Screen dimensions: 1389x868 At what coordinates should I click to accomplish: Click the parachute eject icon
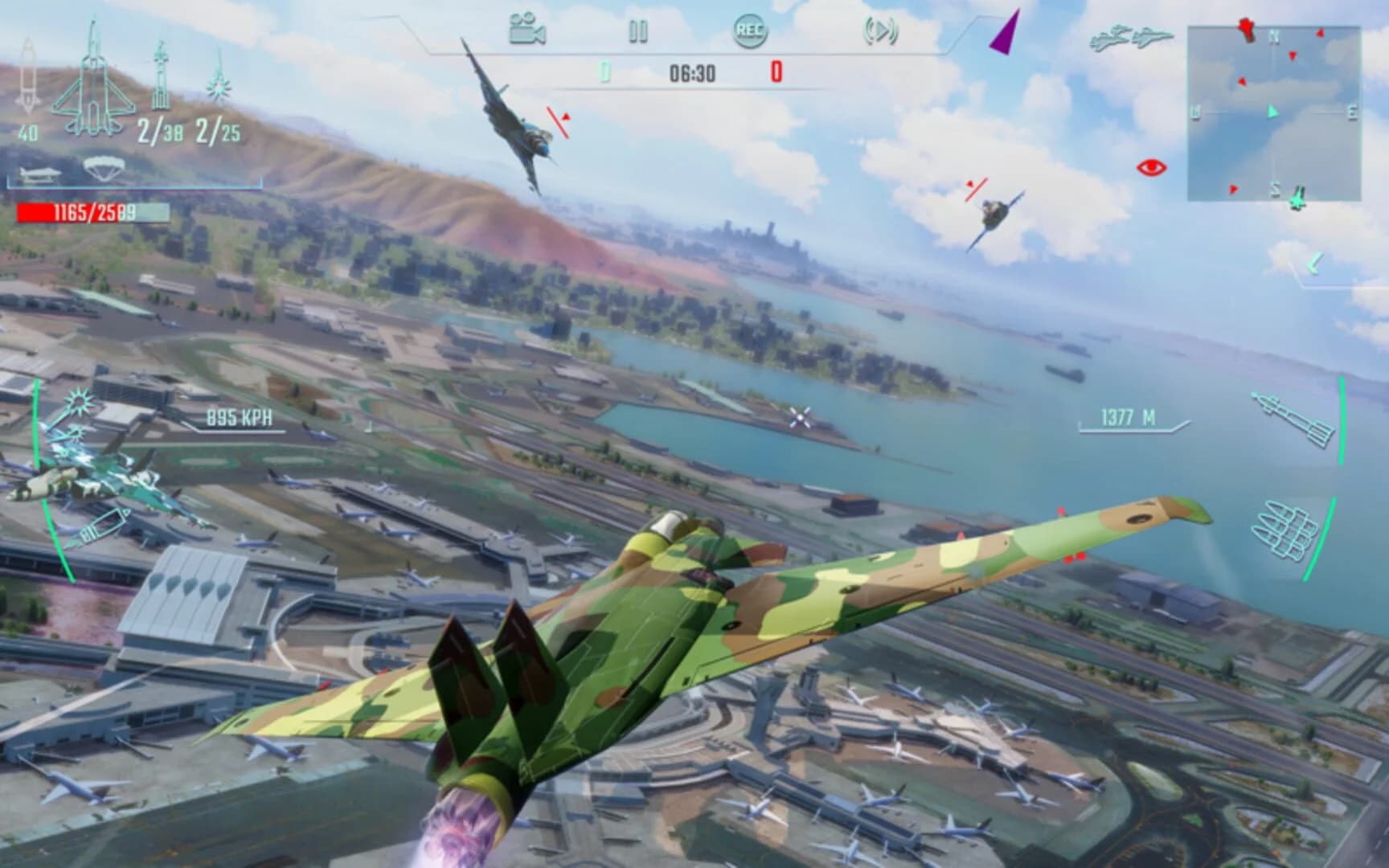point(103,169)
